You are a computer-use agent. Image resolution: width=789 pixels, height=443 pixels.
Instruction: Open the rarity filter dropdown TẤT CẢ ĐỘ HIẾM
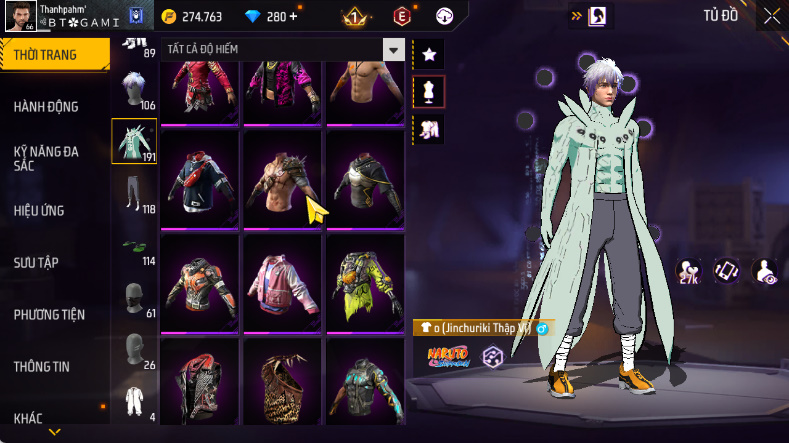coord(282,50)
